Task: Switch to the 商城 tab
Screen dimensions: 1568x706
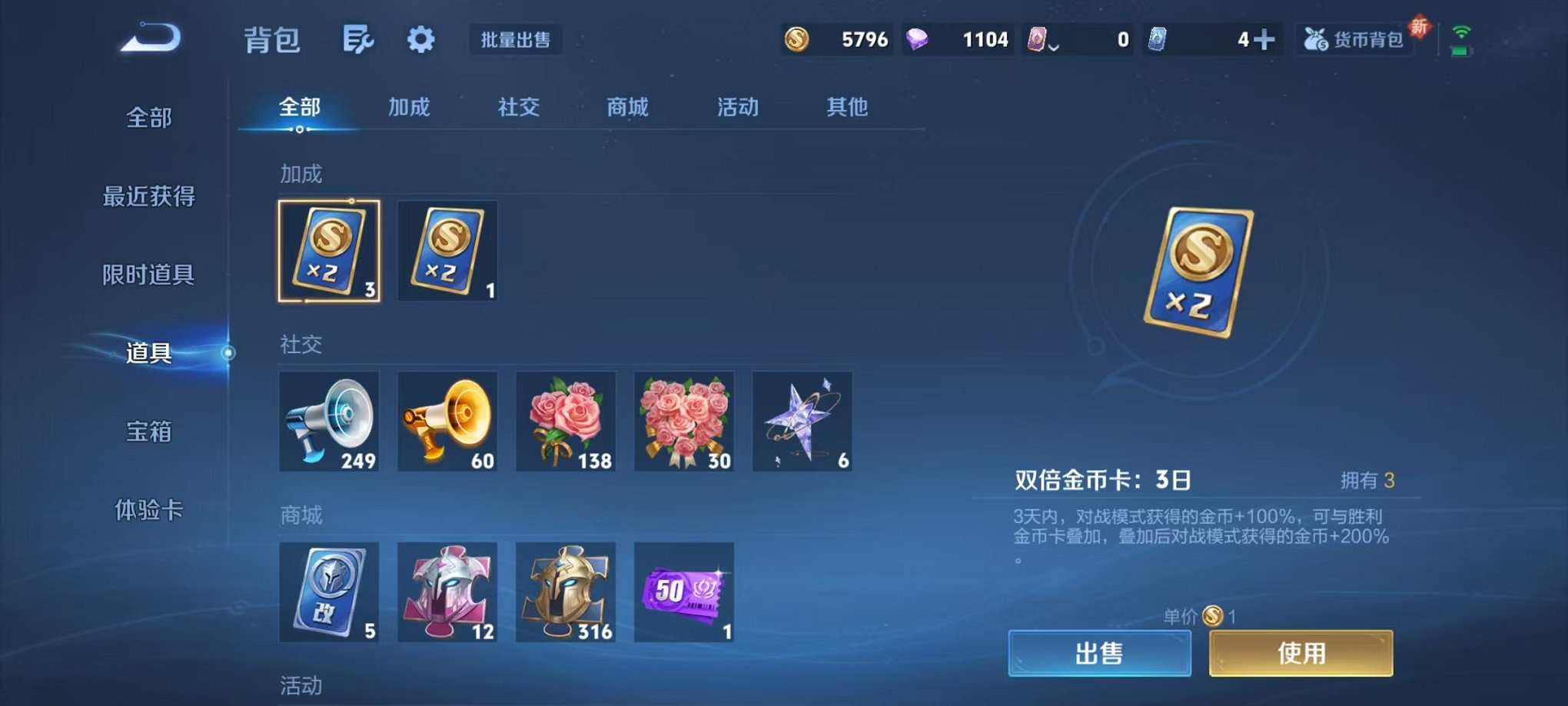Action: pos(626,108)
